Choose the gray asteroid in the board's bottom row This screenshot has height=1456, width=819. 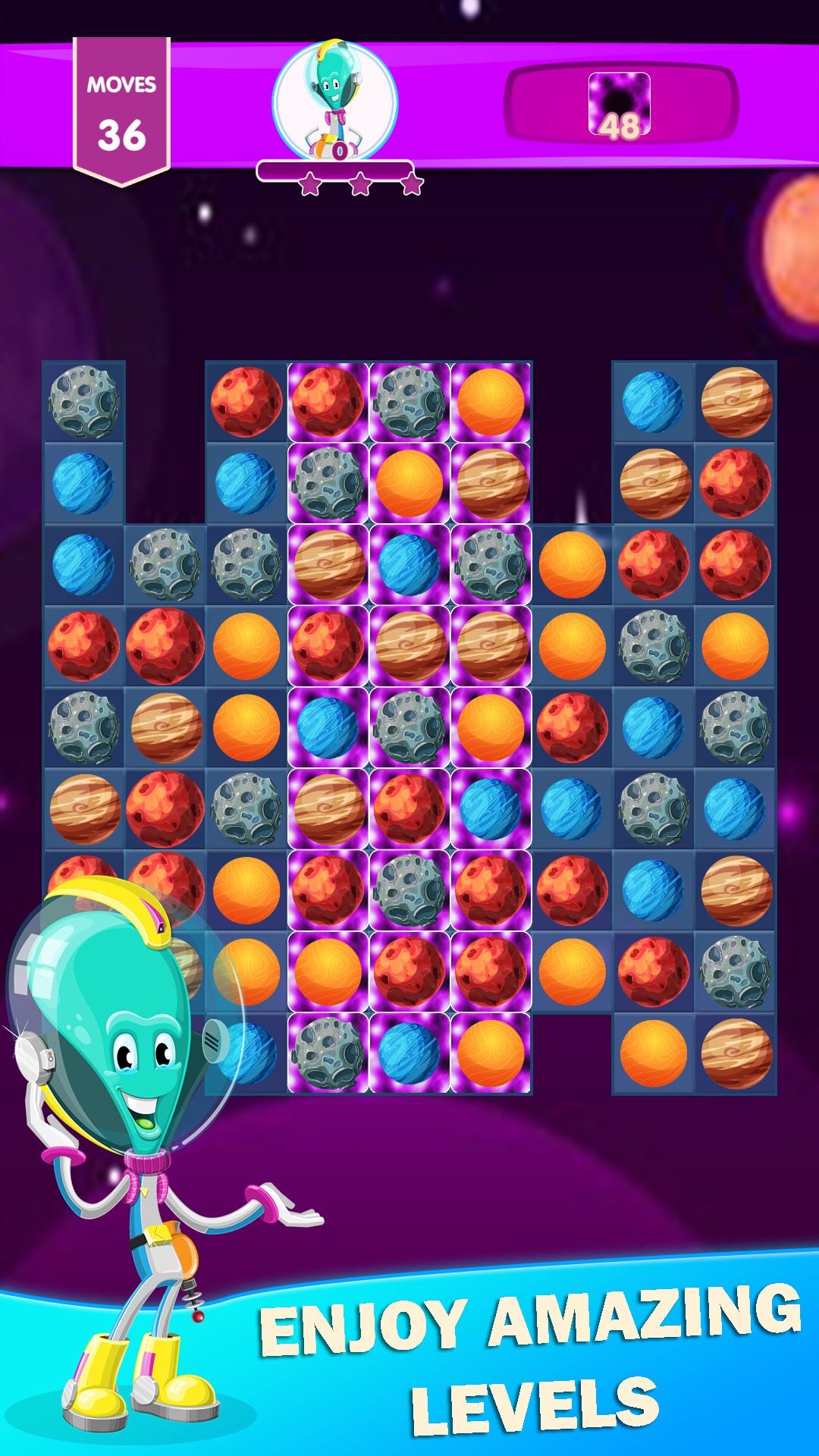328,1053
